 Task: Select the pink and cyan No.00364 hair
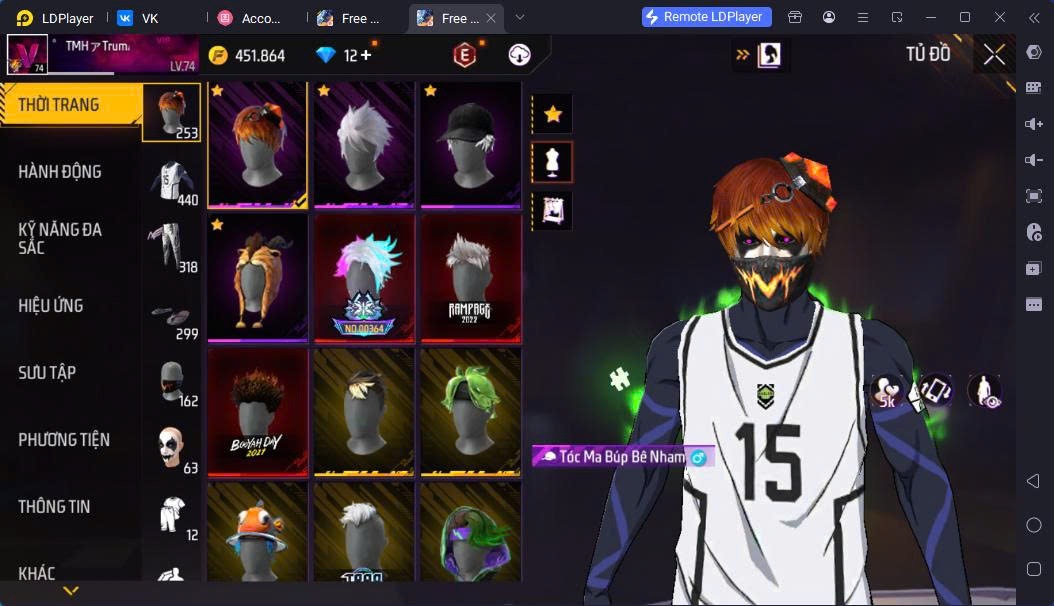click(364, 278)
